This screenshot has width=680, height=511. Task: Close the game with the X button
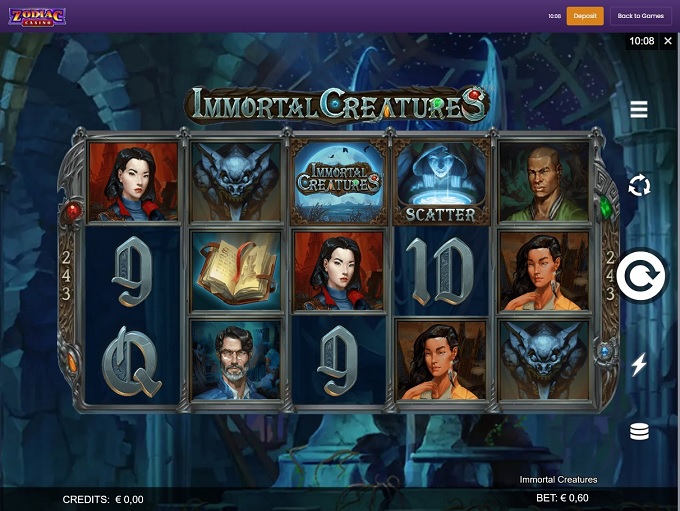point(667,41)
